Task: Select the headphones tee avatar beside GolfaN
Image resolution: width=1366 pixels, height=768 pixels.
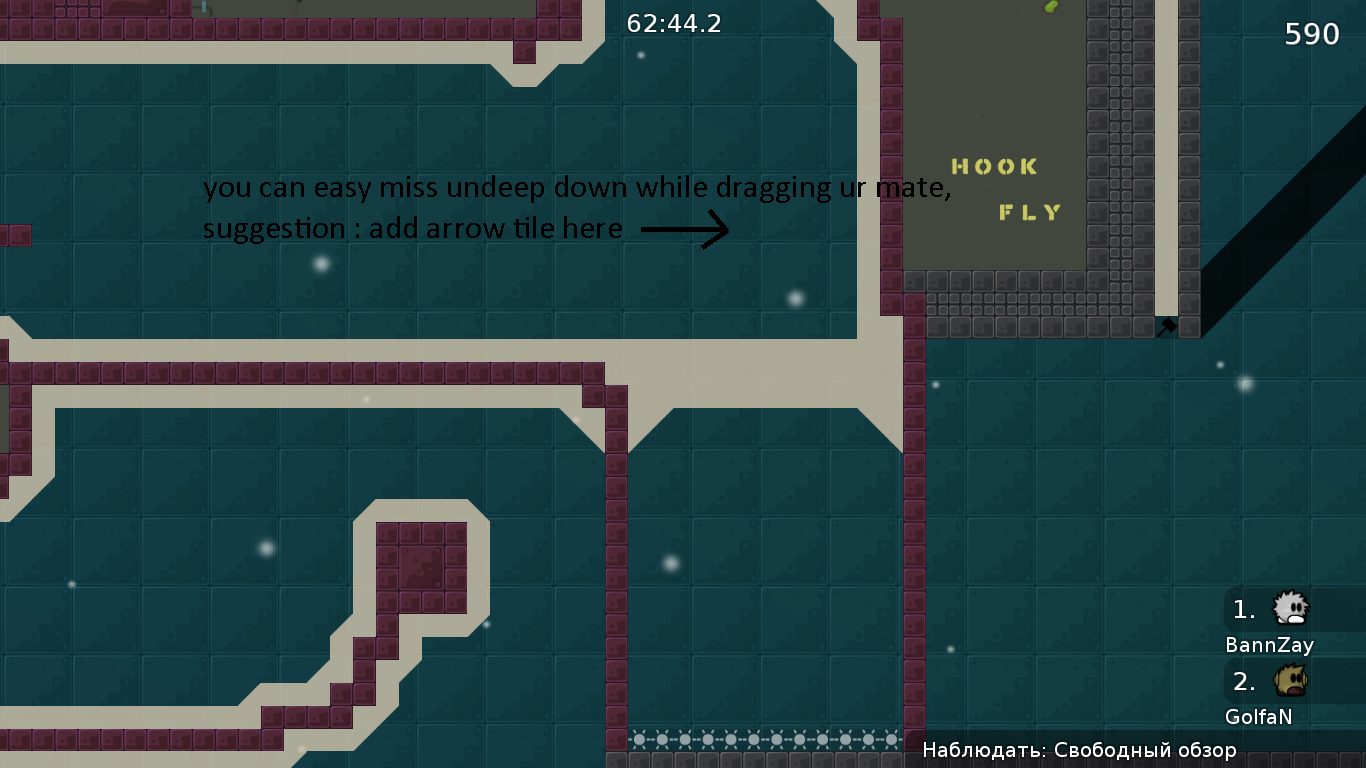Action: 1290,682
